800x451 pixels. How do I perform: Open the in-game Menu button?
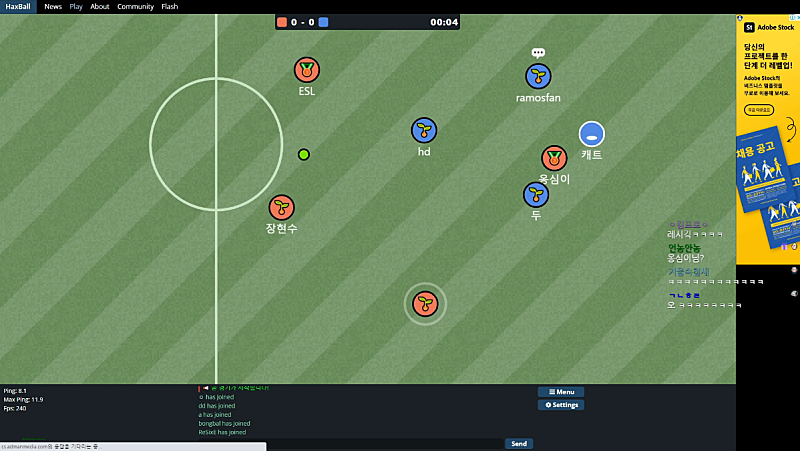pos(560,392)
